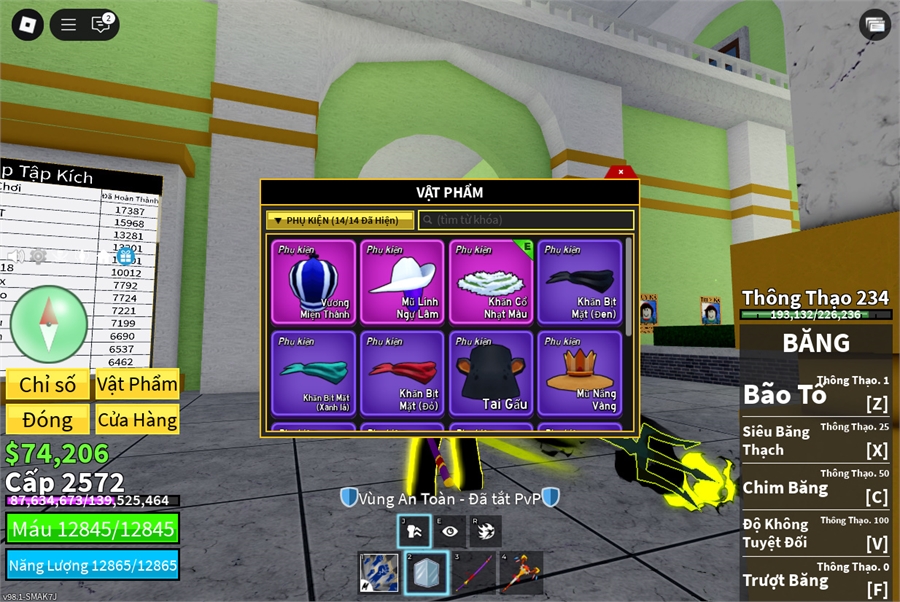Image resolution: width=900 pixels, height=602 pixels.
Task: Choose the Khăn Cổ Nhạt Màu scarf
Action: [x=492, y=282]
